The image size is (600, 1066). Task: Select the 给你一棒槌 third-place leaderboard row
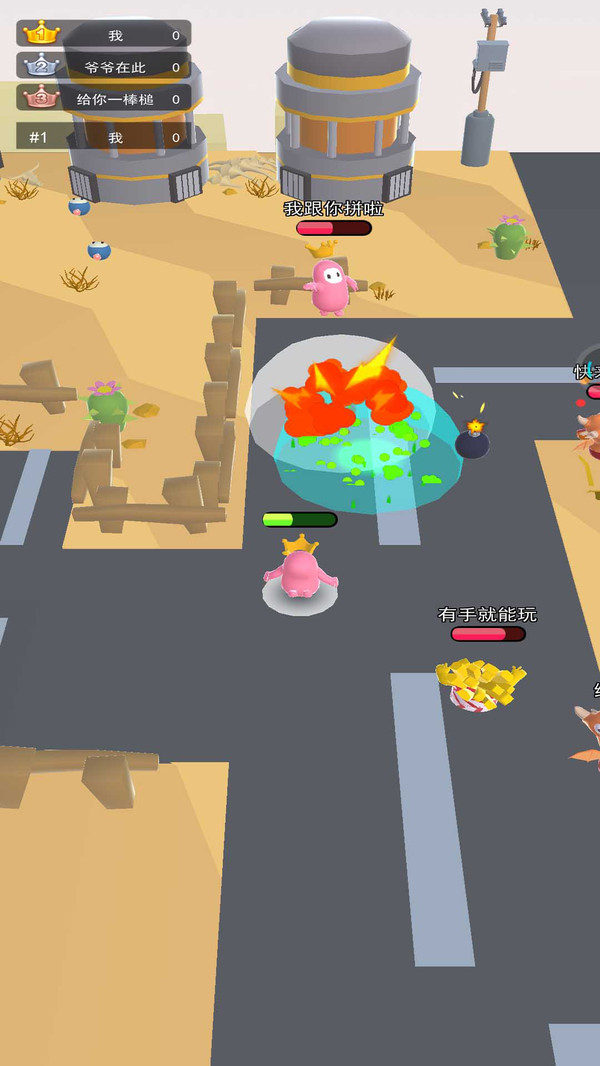tap(104, 99)
